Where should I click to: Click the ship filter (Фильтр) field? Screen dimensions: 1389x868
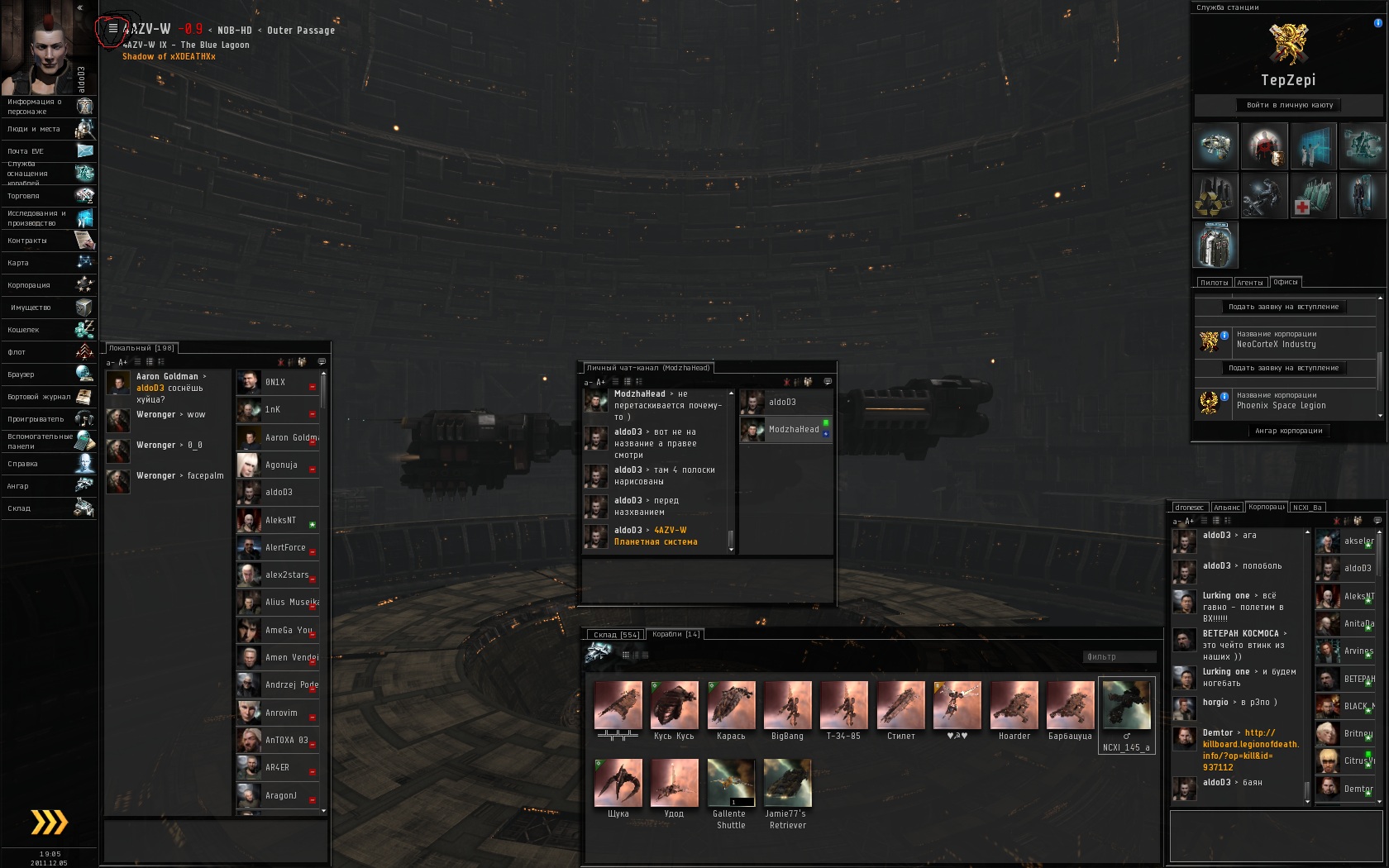coord(1119,657)
